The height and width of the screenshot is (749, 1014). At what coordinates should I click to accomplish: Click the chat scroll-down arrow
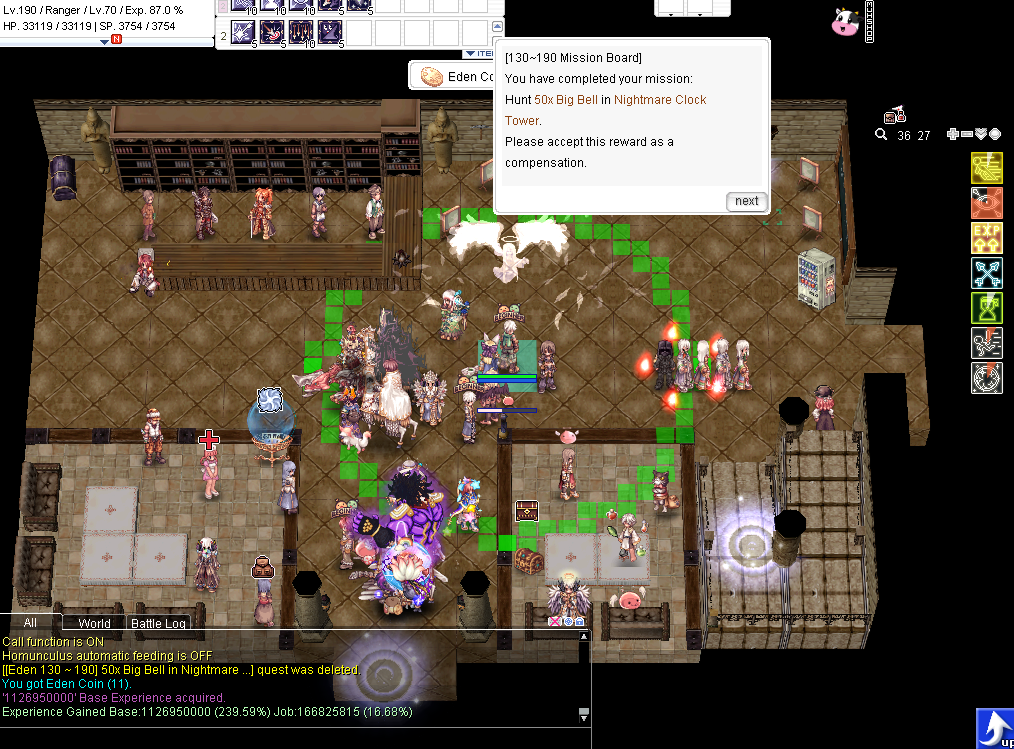tap(584, 716)
